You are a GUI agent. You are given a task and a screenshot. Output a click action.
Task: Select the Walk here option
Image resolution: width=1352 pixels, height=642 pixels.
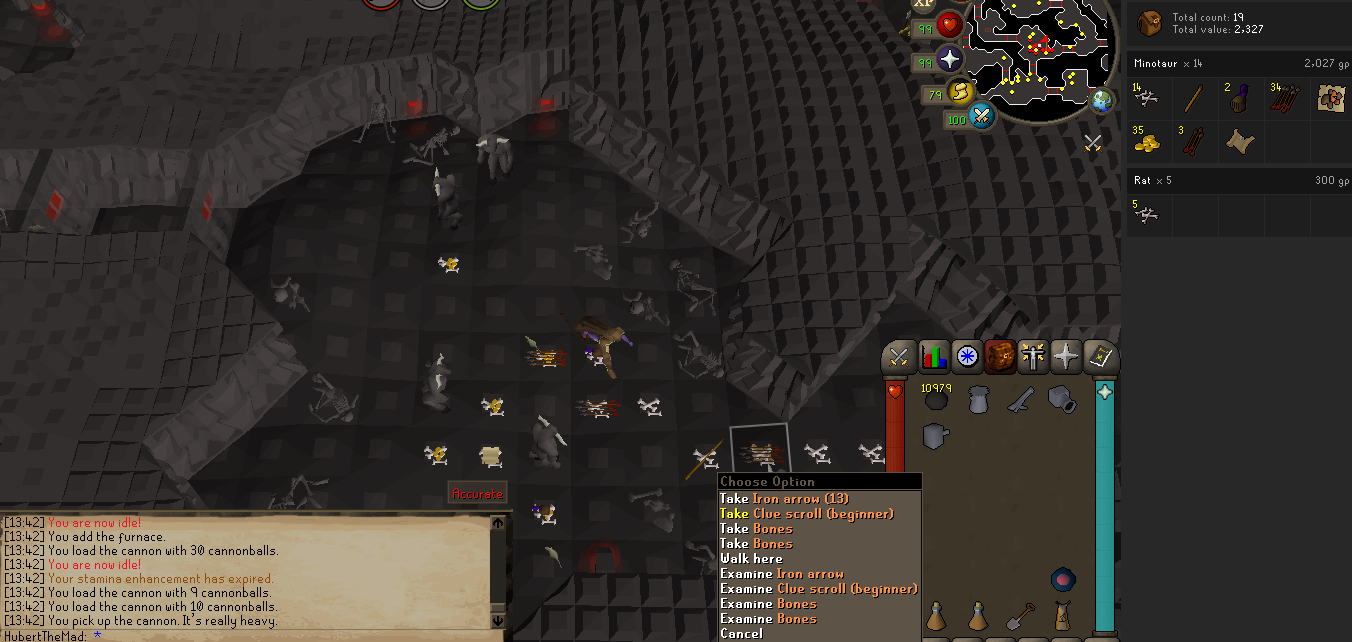point(751,559)
